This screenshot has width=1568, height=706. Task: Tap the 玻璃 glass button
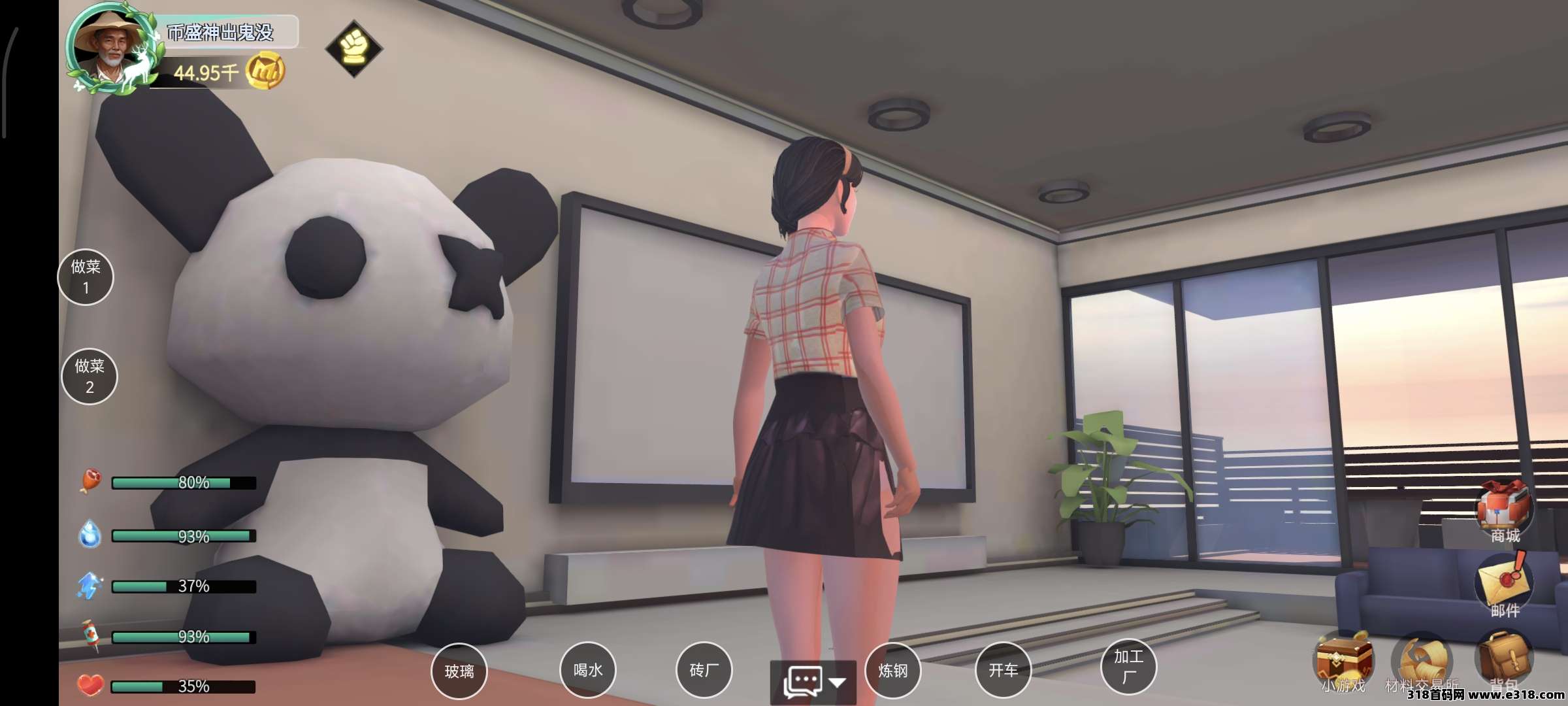(459, 671)
